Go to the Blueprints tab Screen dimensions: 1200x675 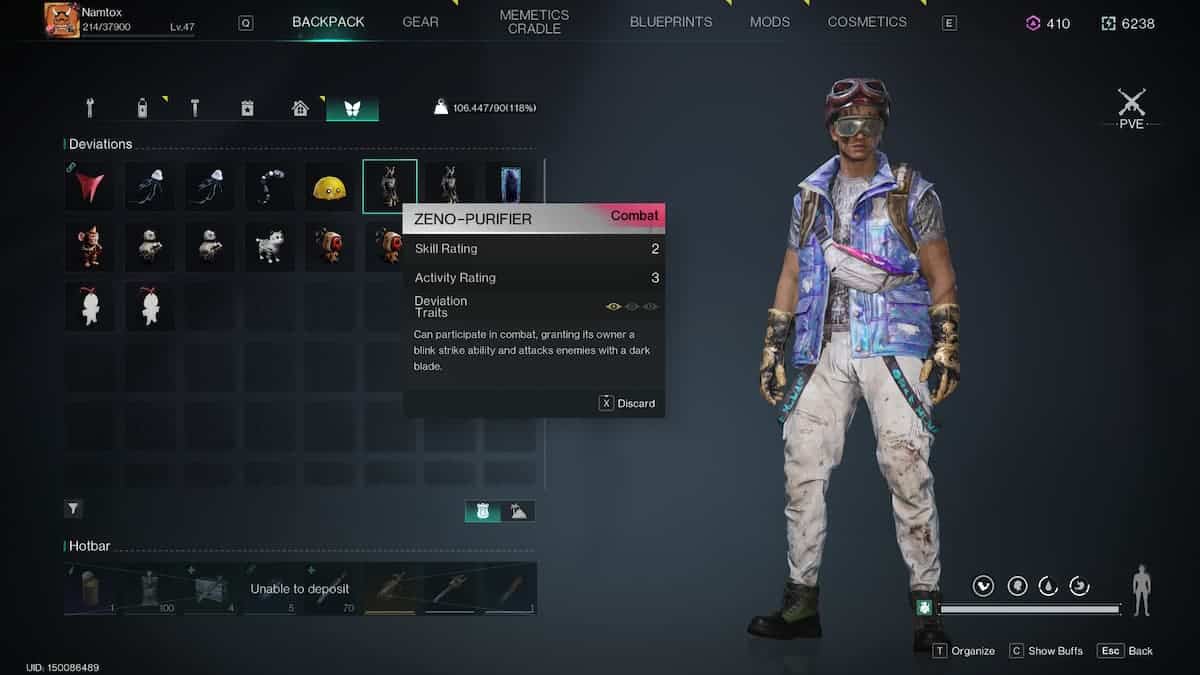pyautogui.click(x=671, y=22)
